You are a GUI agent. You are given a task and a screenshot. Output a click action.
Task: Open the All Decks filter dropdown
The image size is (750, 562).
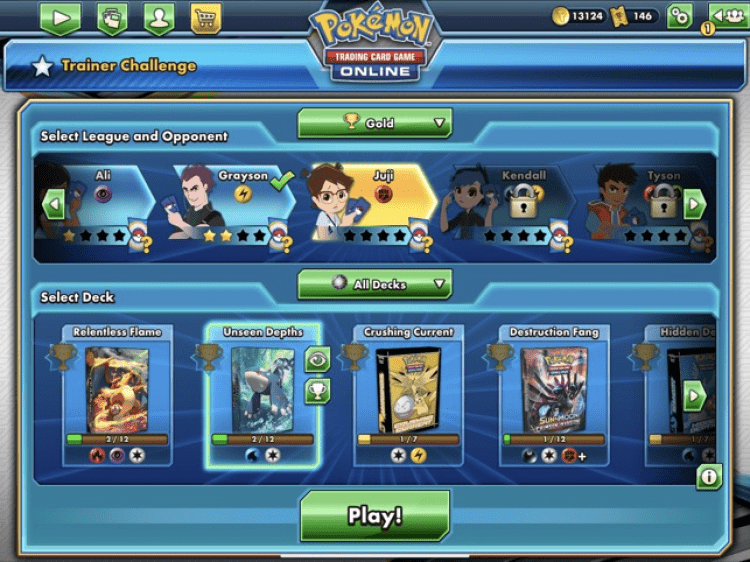click(375, 284)
